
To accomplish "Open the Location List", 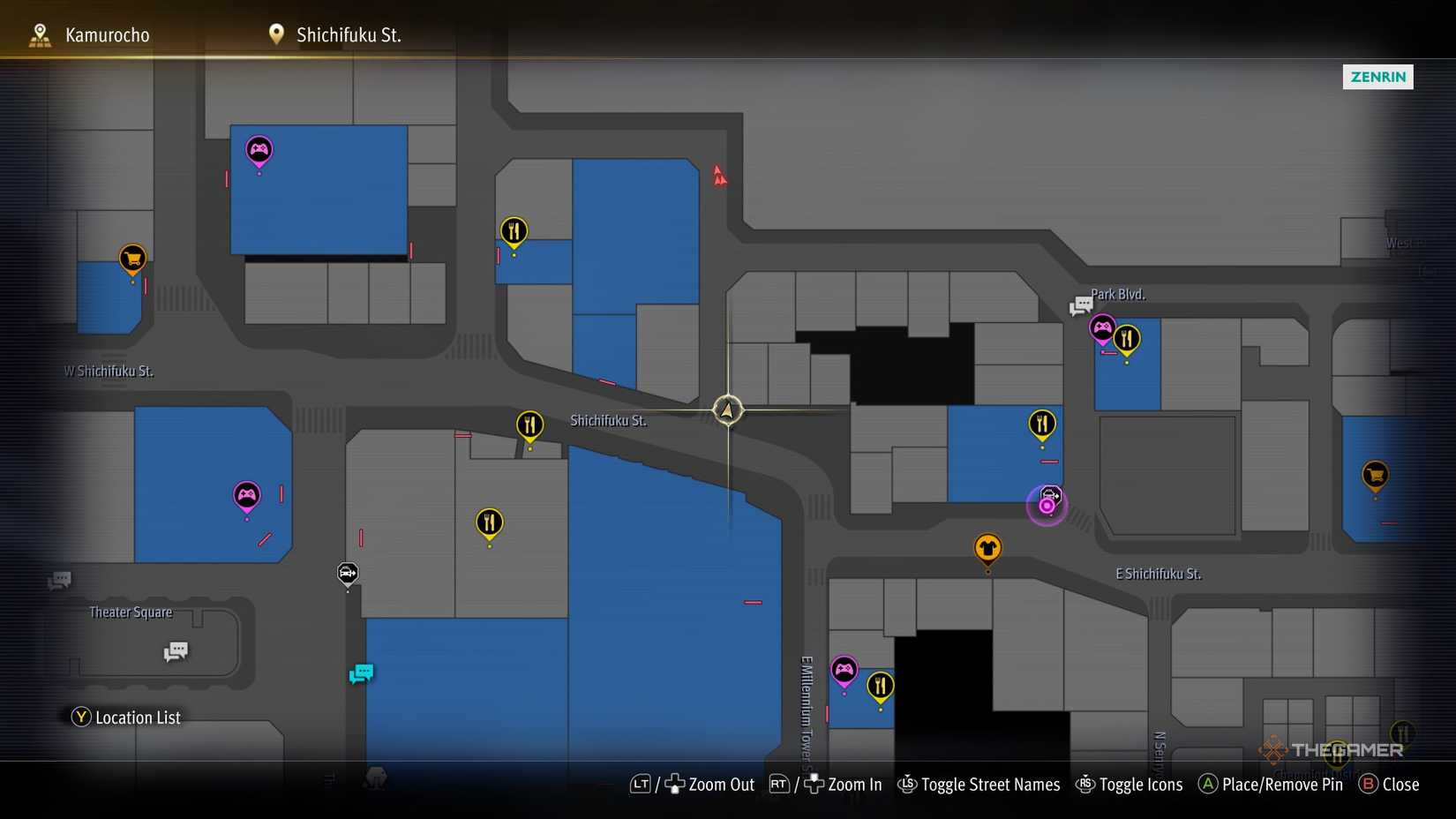I will [125, 717].
